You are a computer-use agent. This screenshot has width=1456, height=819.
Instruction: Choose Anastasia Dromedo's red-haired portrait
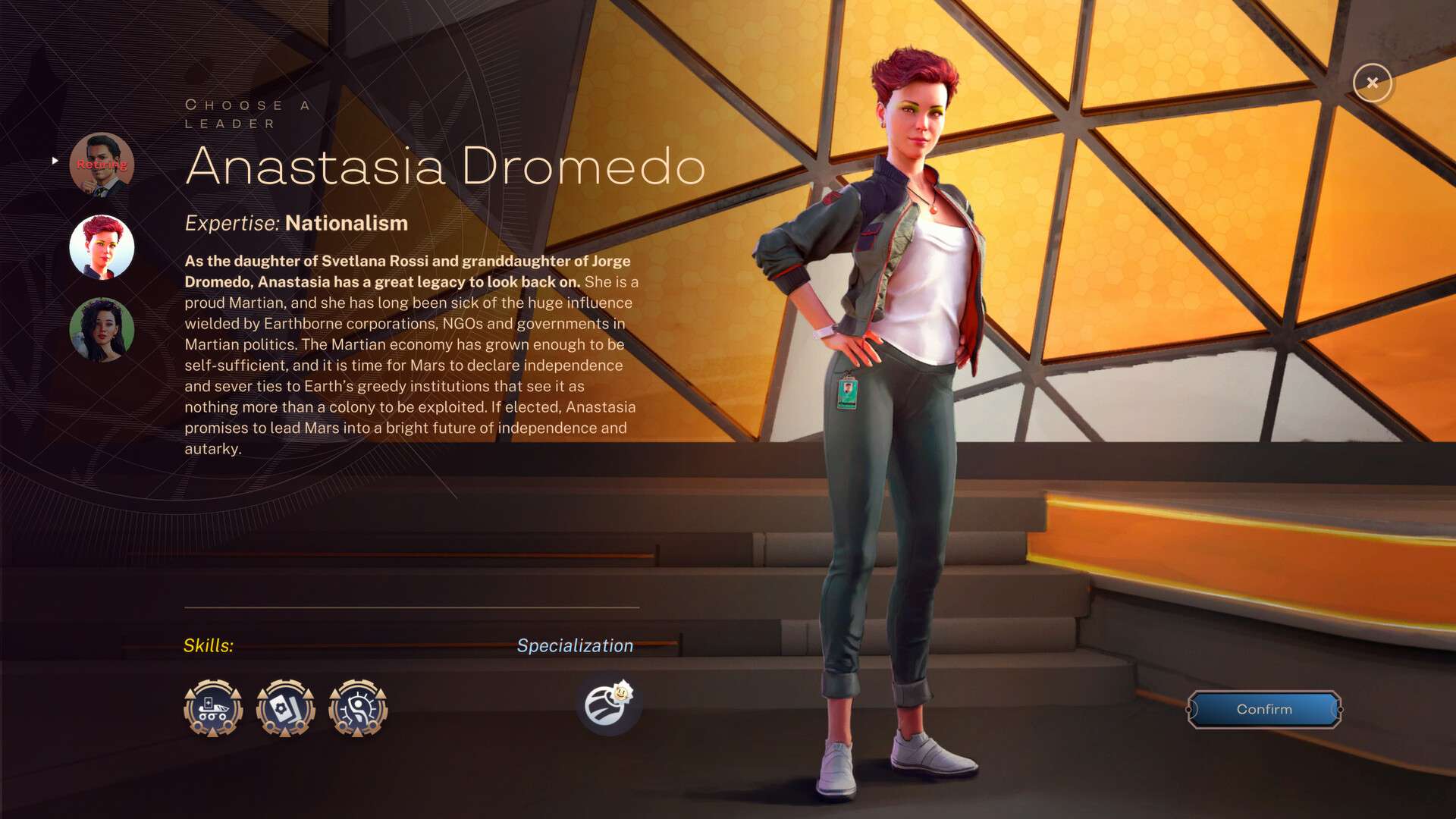click(102, 247)
